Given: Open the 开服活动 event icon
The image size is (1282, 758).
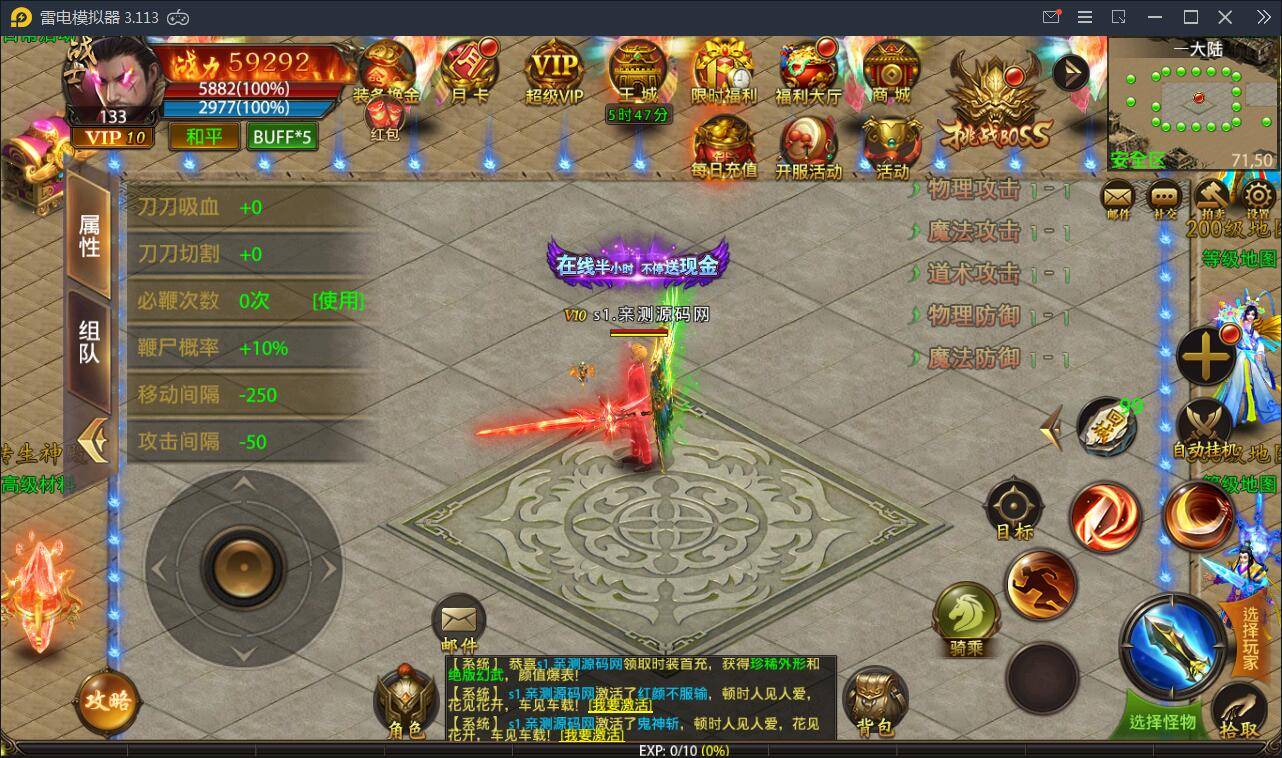Looking at the screenshot, I should tap(808, 148).
